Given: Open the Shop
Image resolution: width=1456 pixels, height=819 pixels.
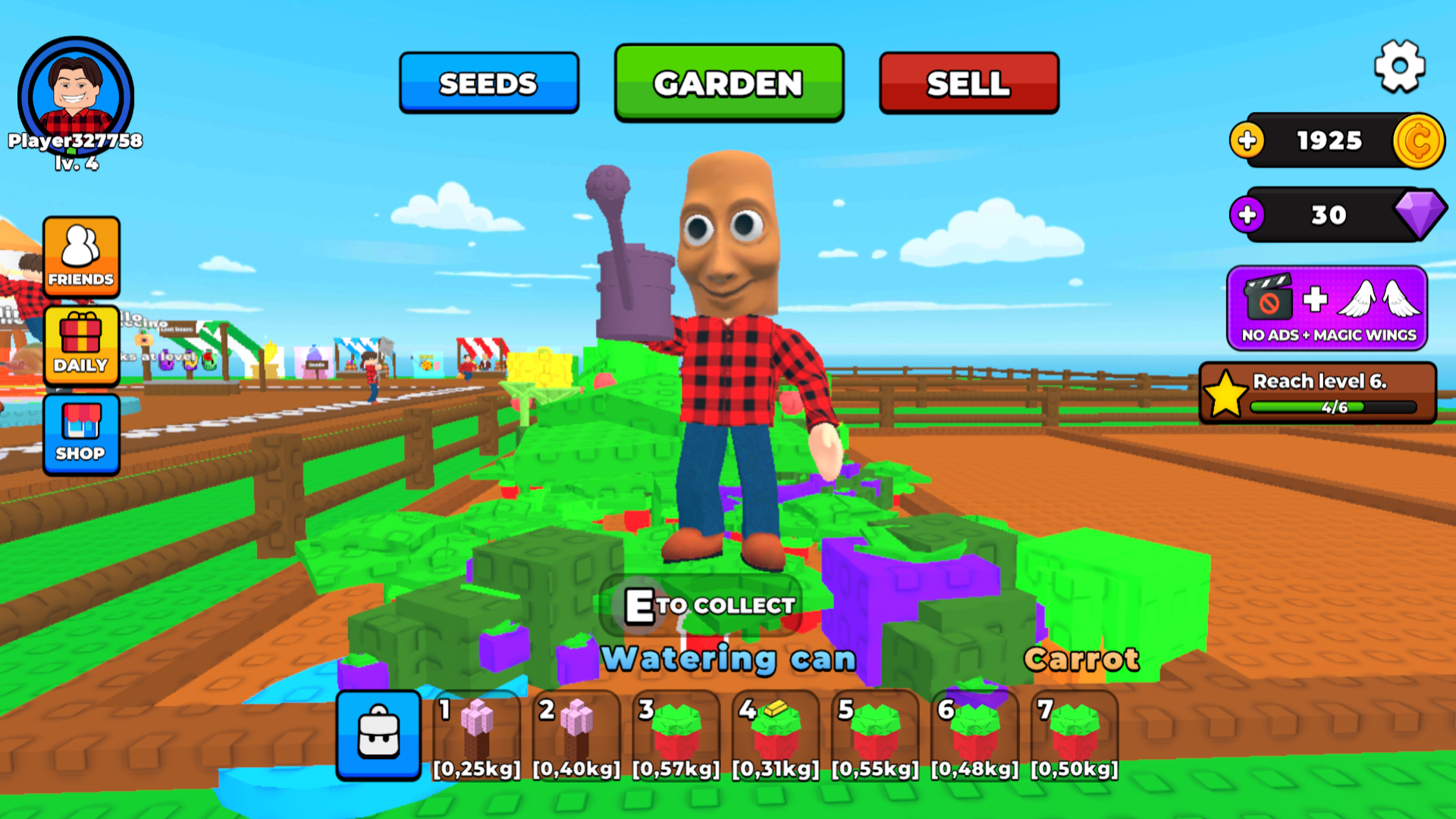Looking at the screenshot, I should 81,435.
